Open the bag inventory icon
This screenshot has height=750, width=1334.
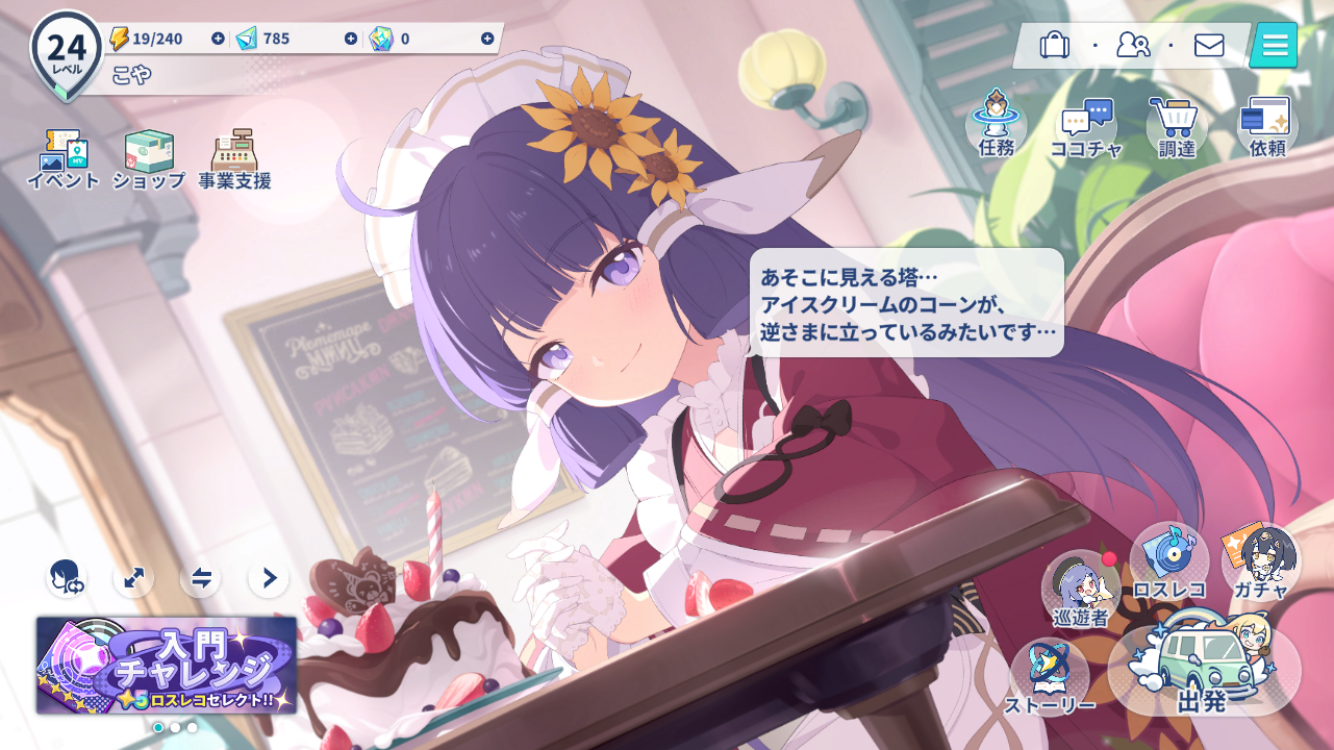(x=1054, y=45)
